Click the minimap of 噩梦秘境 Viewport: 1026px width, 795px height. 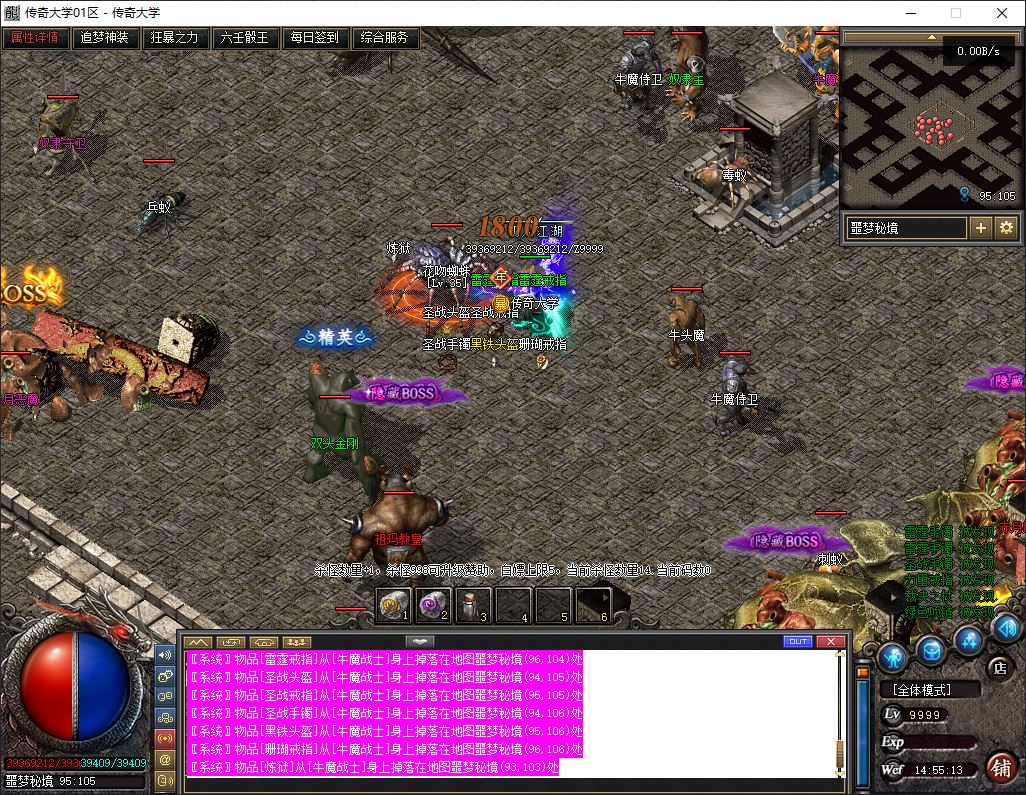[x=931, y=127]
